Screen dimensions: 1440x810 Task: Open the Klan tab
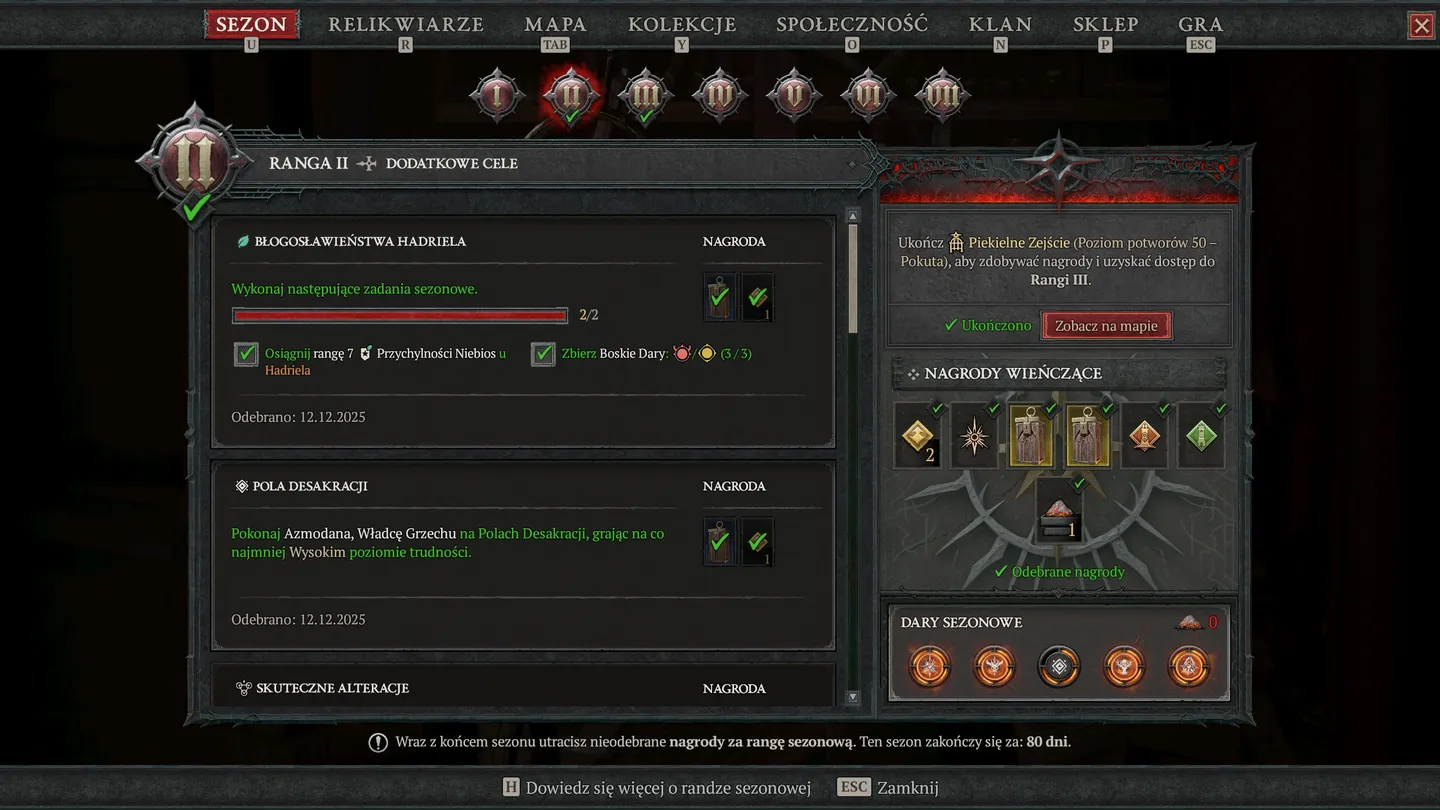(1000, 25)
